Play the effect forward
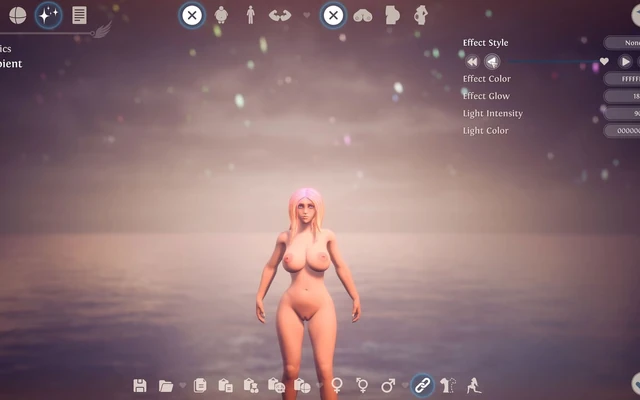This screenshot has height=400, width=640. pos(625,61)
